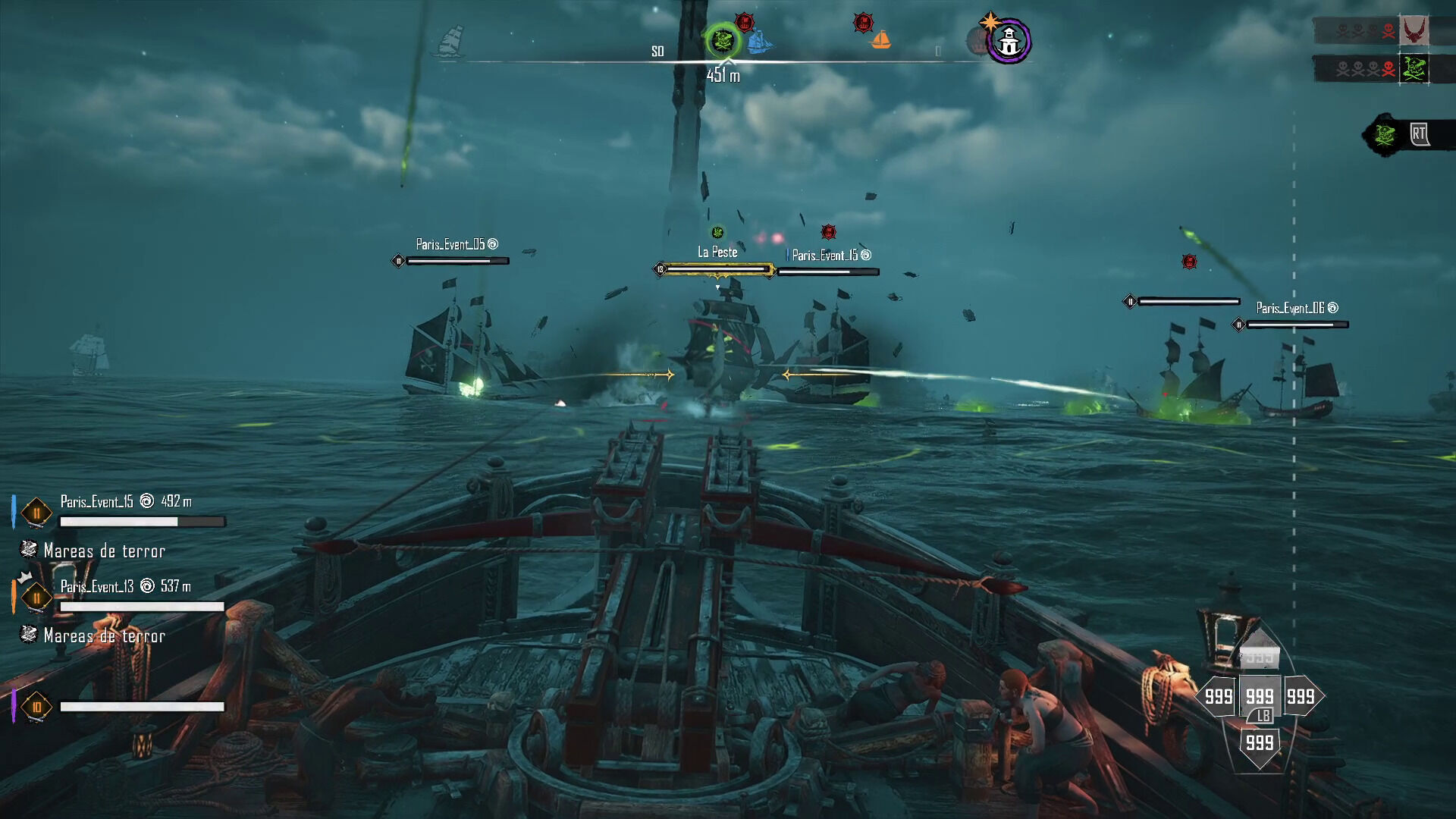Select the center LB weapon slot
Screen dimensions: 1456x819
coord(1260,698)
